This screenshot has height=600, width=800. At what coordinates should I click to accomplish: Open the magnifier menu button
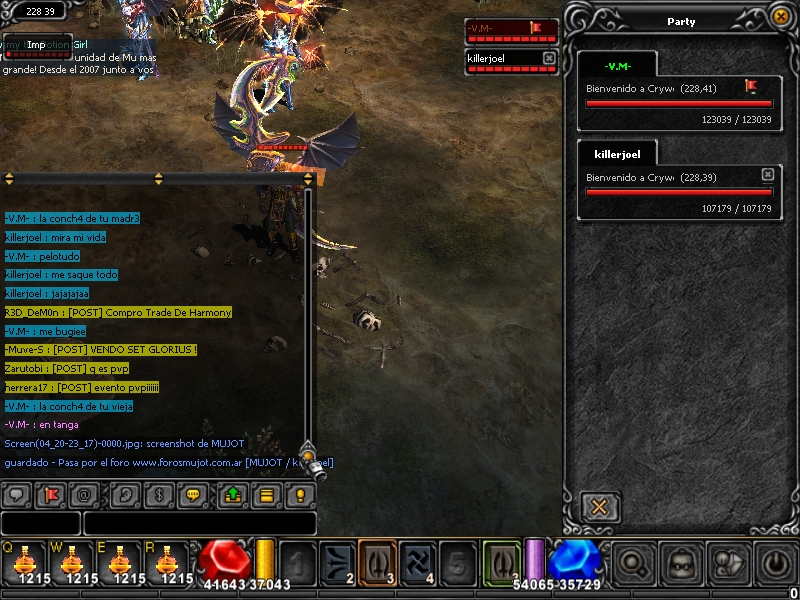coord(632,563)
